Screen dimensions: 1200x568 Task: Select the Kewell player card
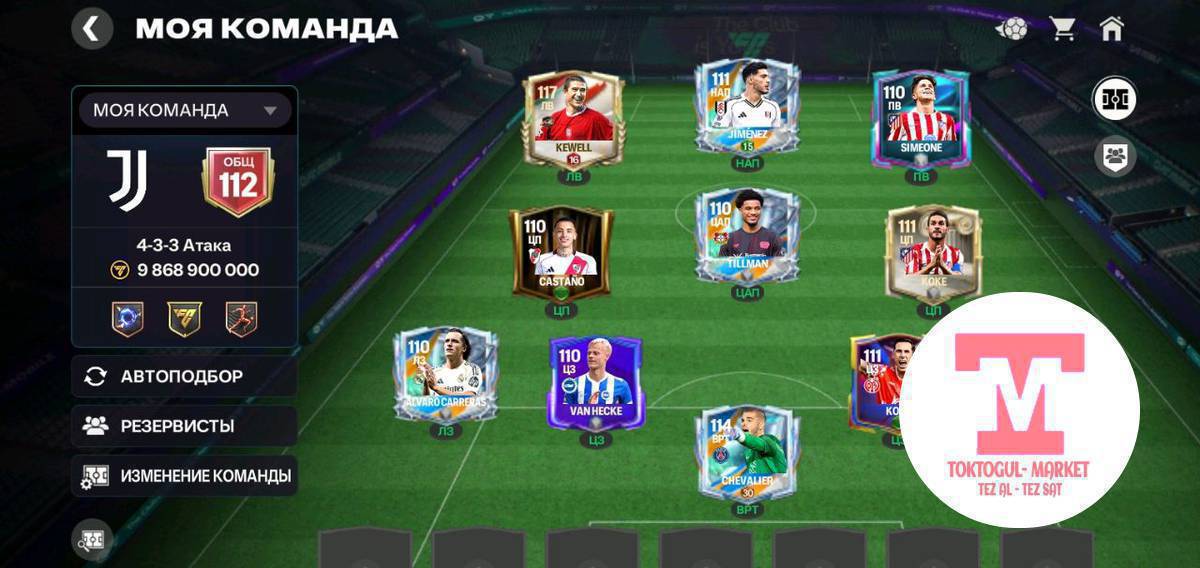(x=573, y=118)
